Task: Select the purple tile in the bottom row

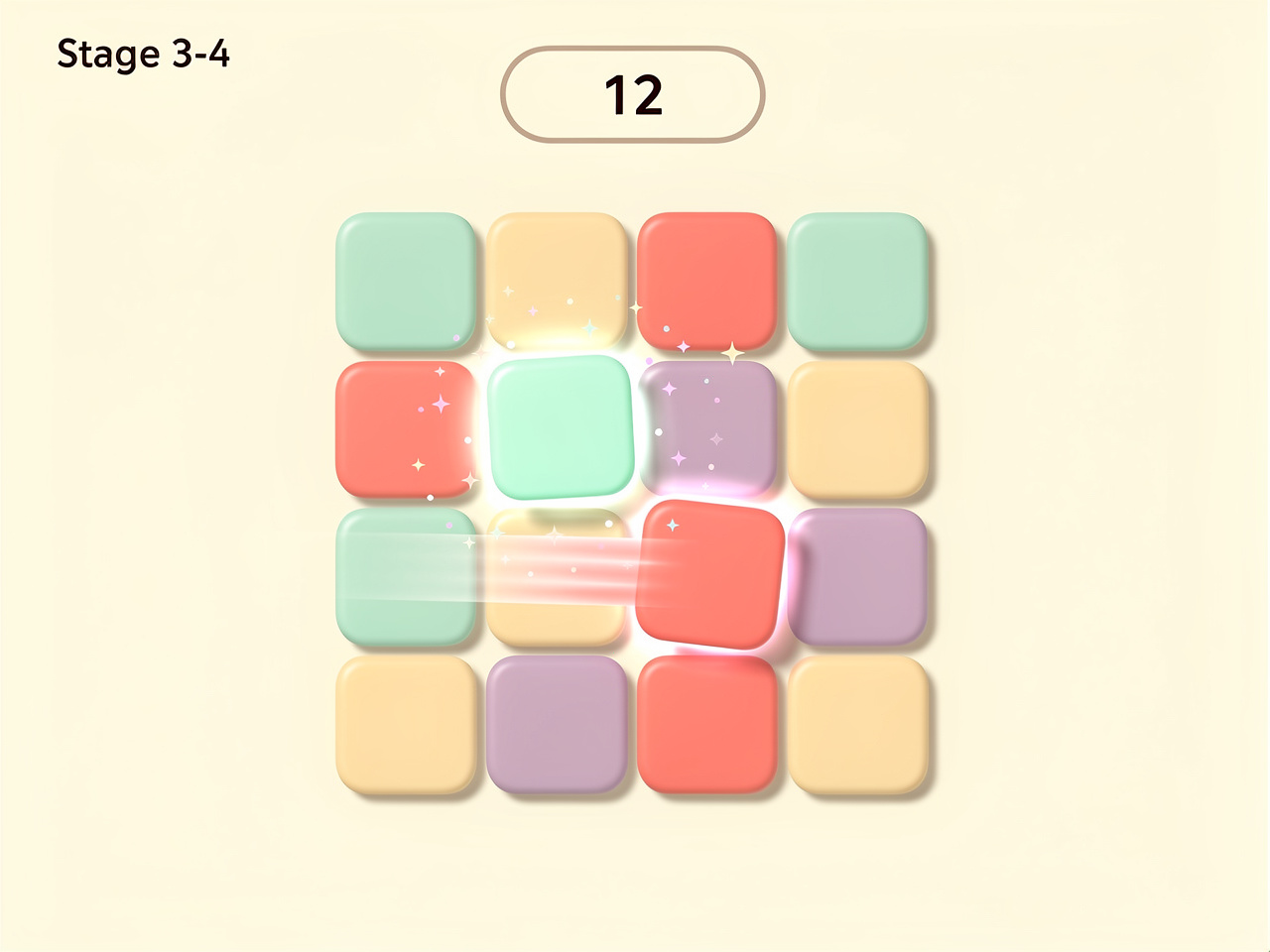Action: point(558,729)
